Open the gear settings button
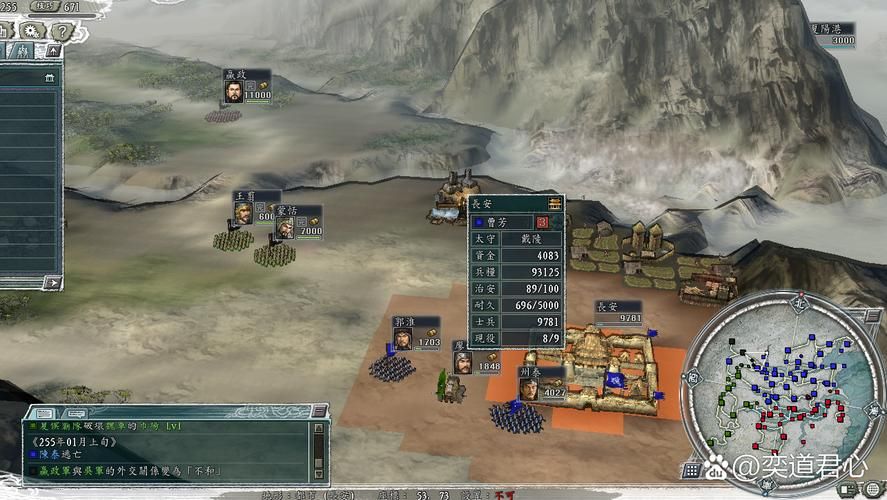 click(x=28, y=30)
